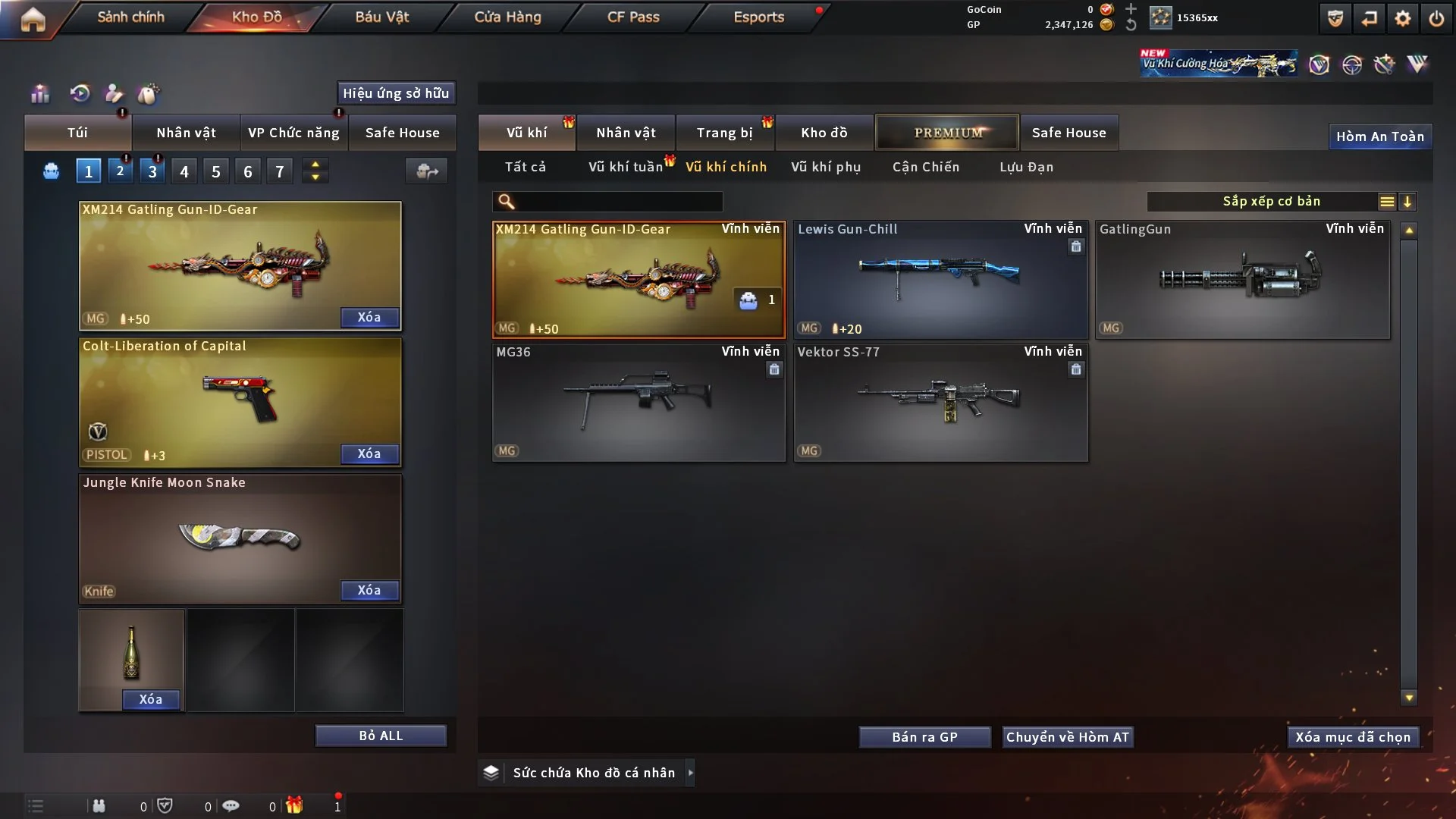Click Chuyển về Hòm AT button

click(1068, 737)
